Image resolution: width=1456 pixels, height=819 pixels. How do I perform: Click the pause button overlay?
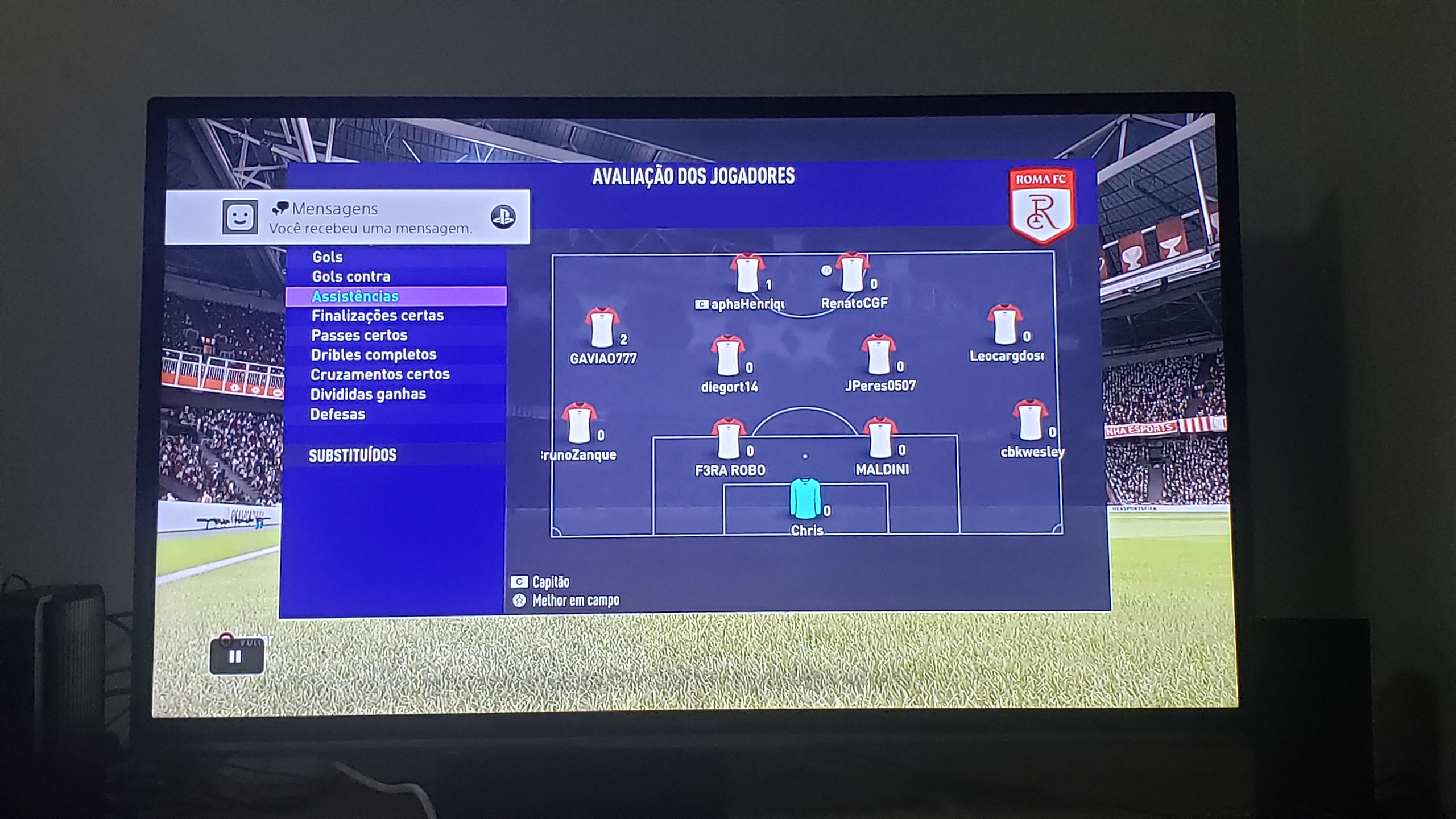pos(236,657)
